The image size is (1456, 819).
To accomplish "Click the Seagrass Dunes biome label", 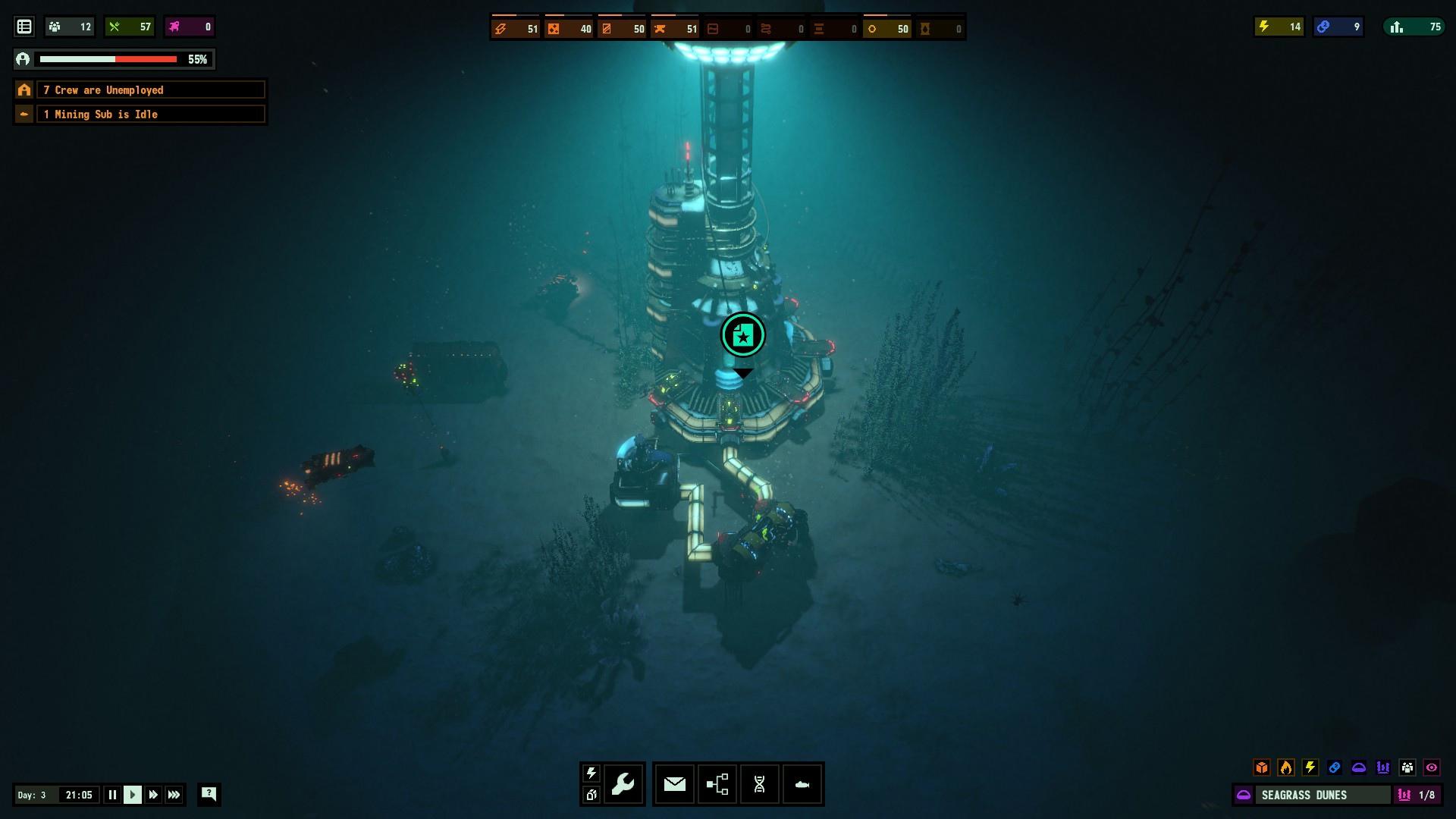I will click(x=1304, y=795).
